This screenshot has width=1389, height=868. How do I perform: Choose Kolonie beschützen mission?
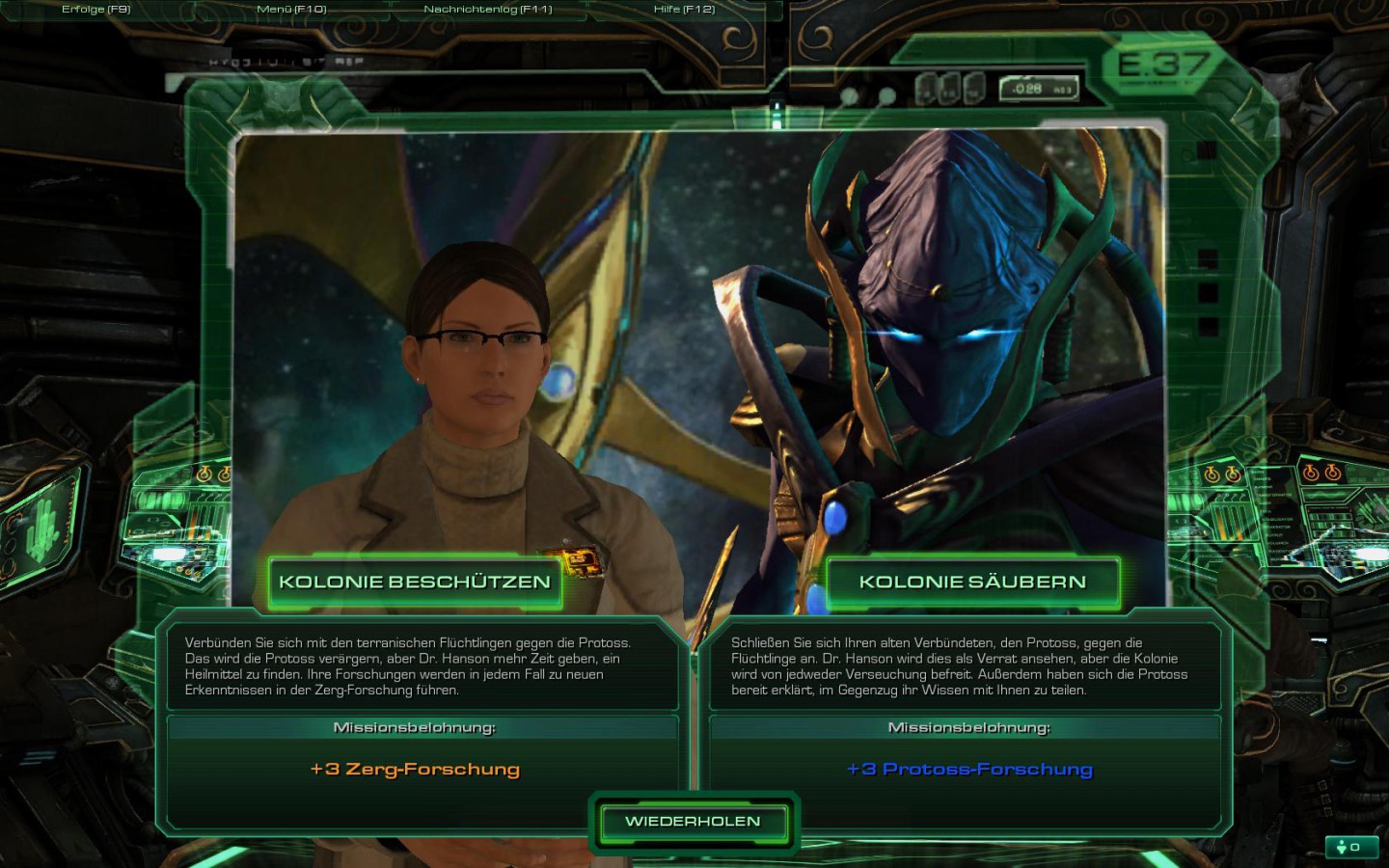click(x=415, y=583)
